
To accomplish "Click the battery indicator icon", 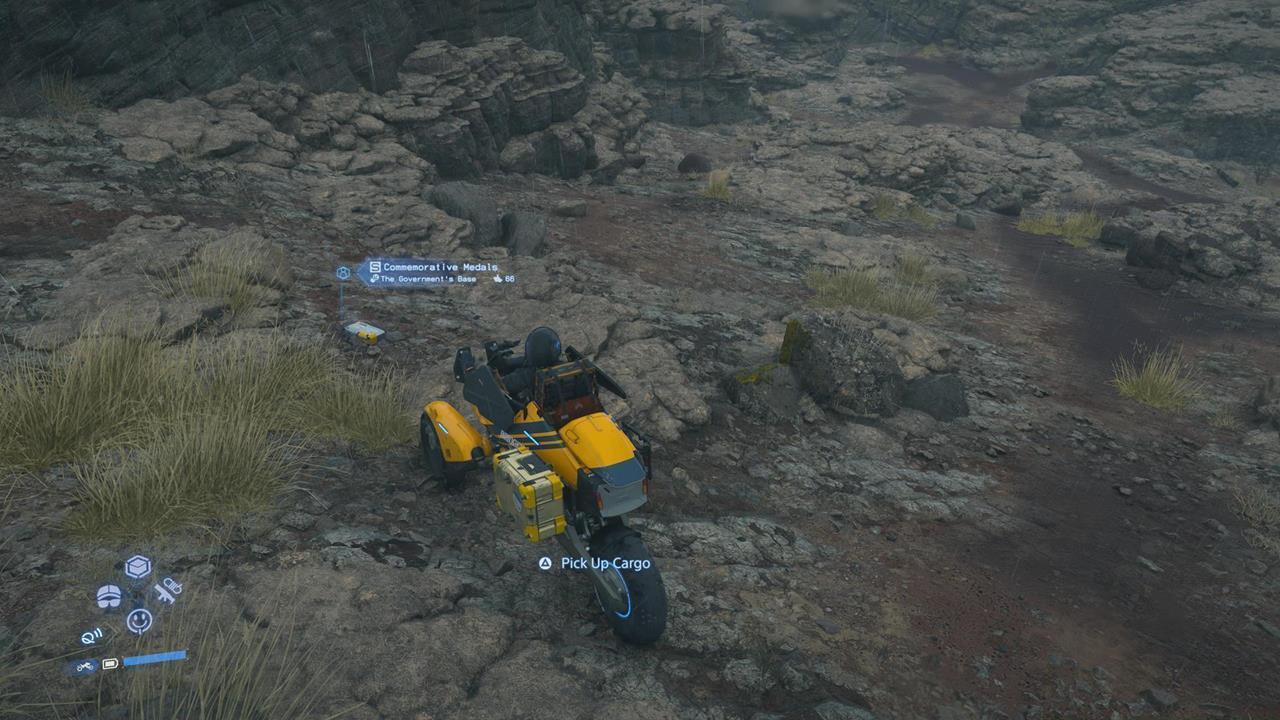I will (x=110, y=663).
